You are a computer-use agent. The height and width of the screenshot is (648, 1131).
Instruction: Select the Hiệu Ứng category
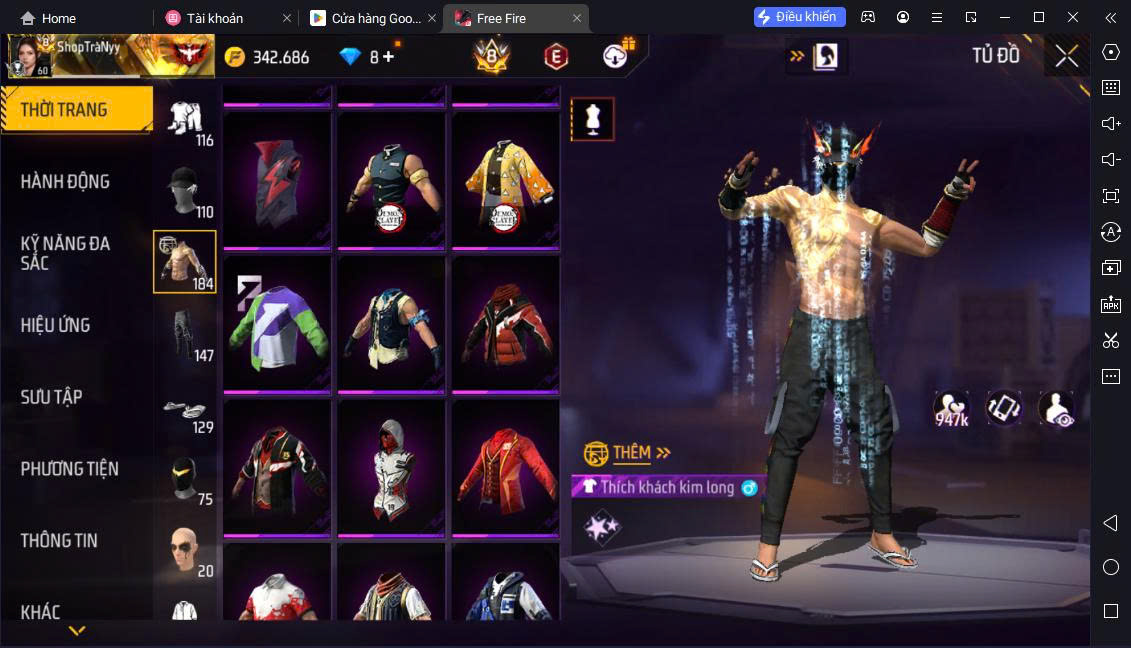[56, 325]
